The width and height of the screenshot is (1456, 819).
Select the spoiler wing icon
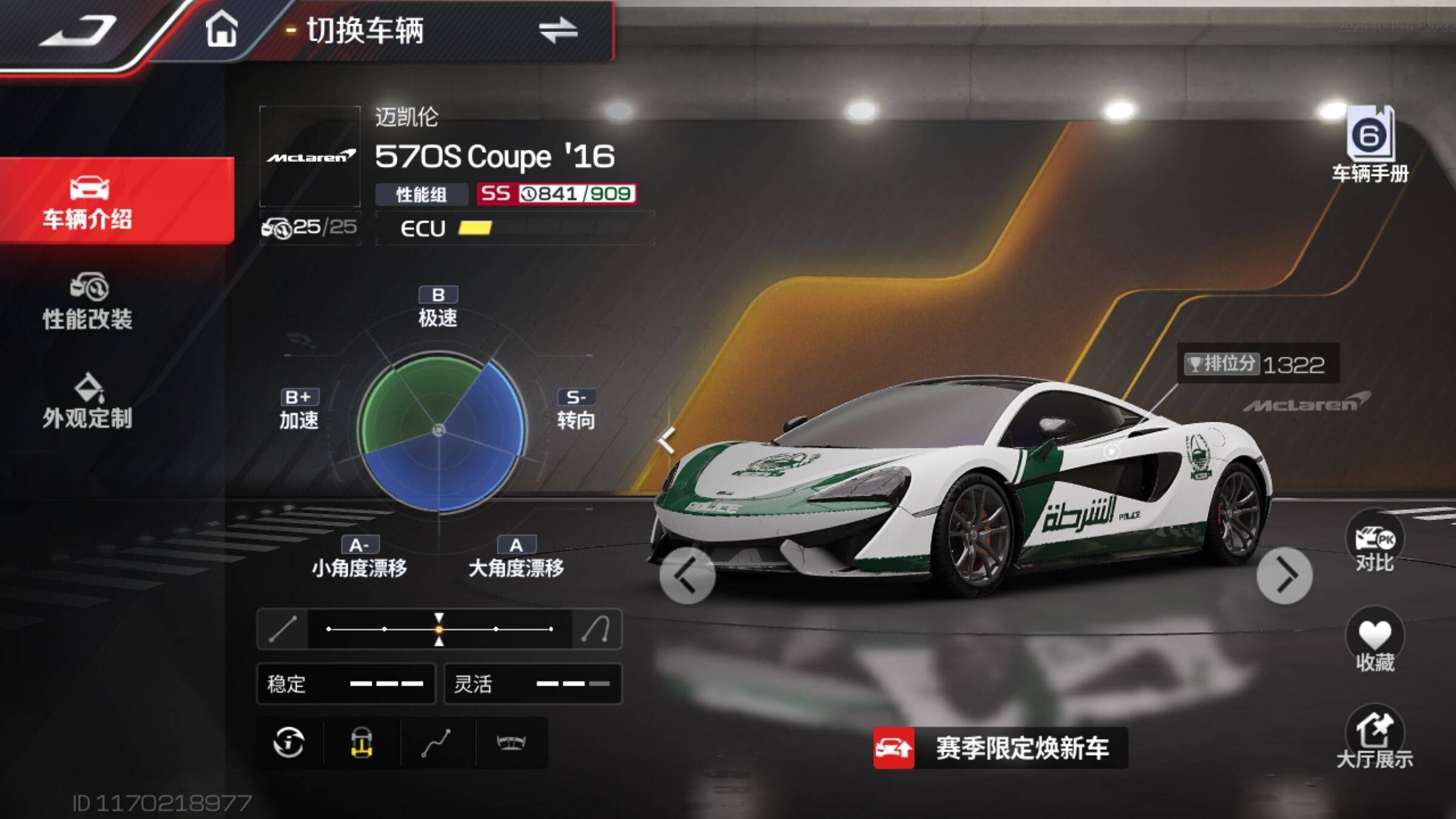click(510, 743)
